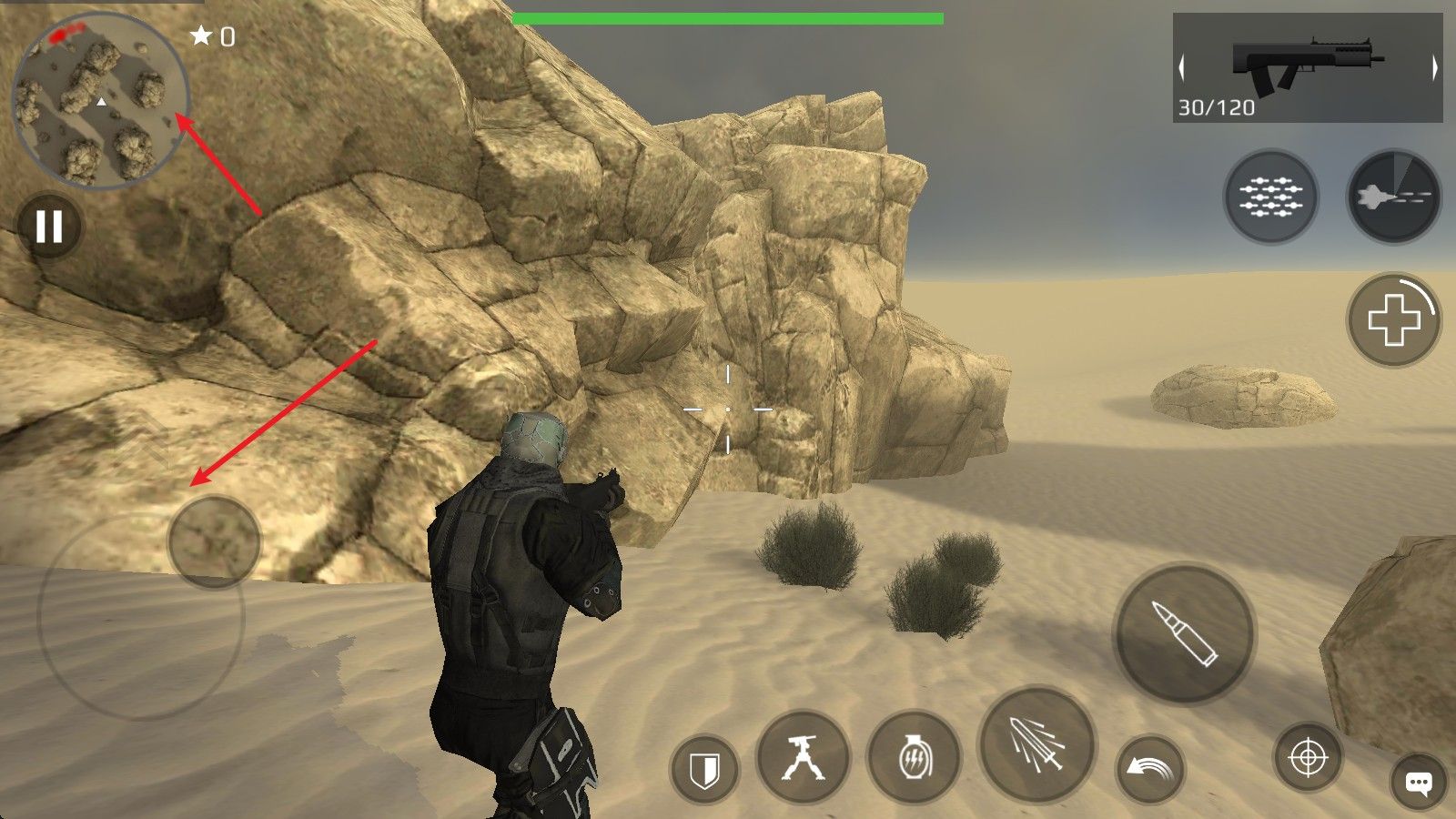Pause the game
The image size is (1456, 819).
click(x=49, y=226)
